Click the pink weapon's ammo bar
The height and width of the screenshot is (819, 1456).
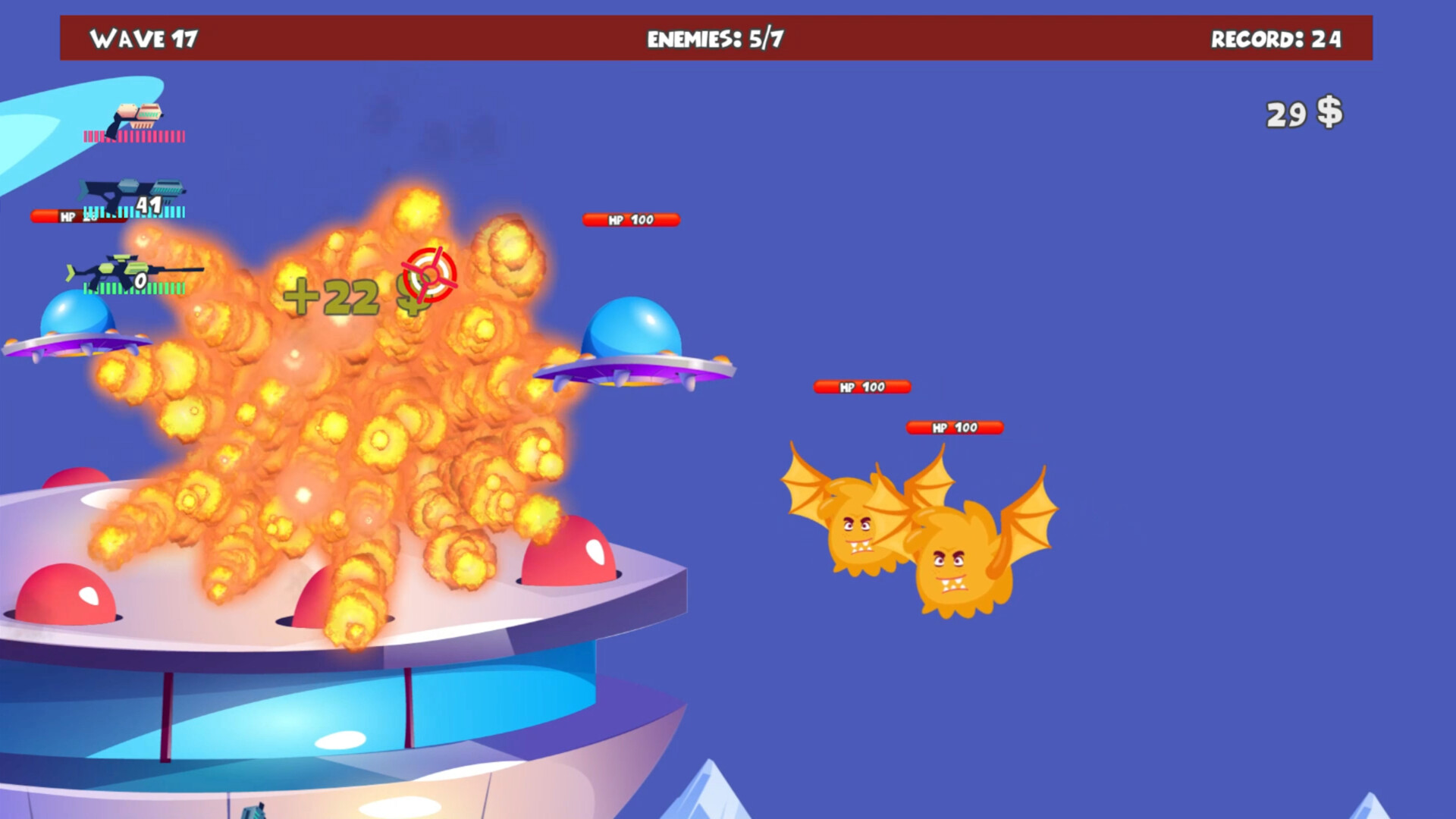133,138
